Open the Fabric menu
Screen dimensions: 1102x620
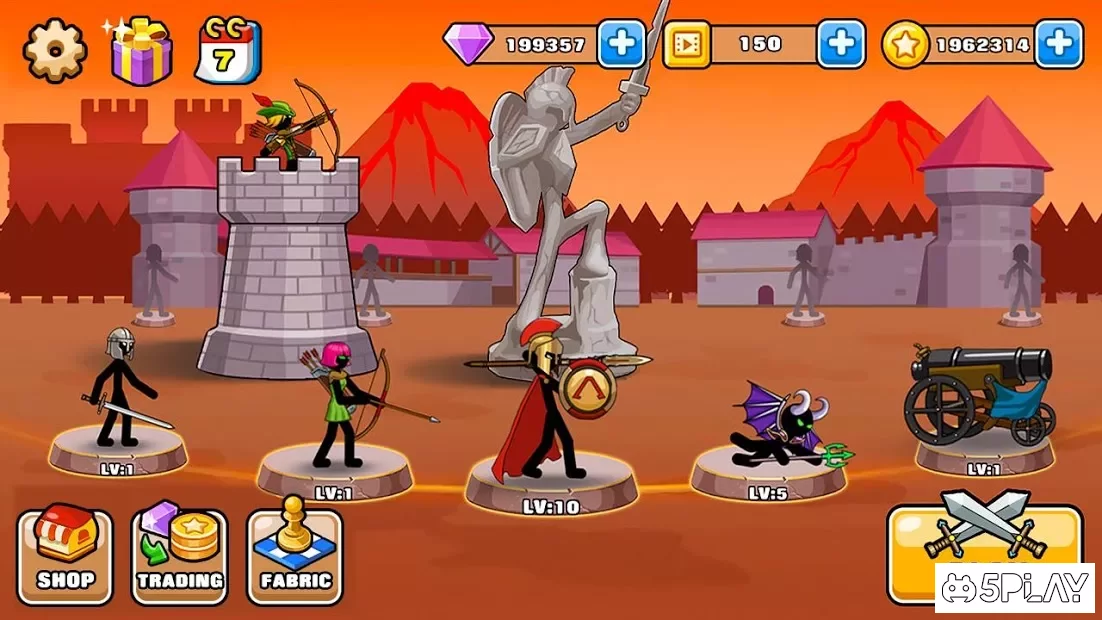[x=295, y=555]
